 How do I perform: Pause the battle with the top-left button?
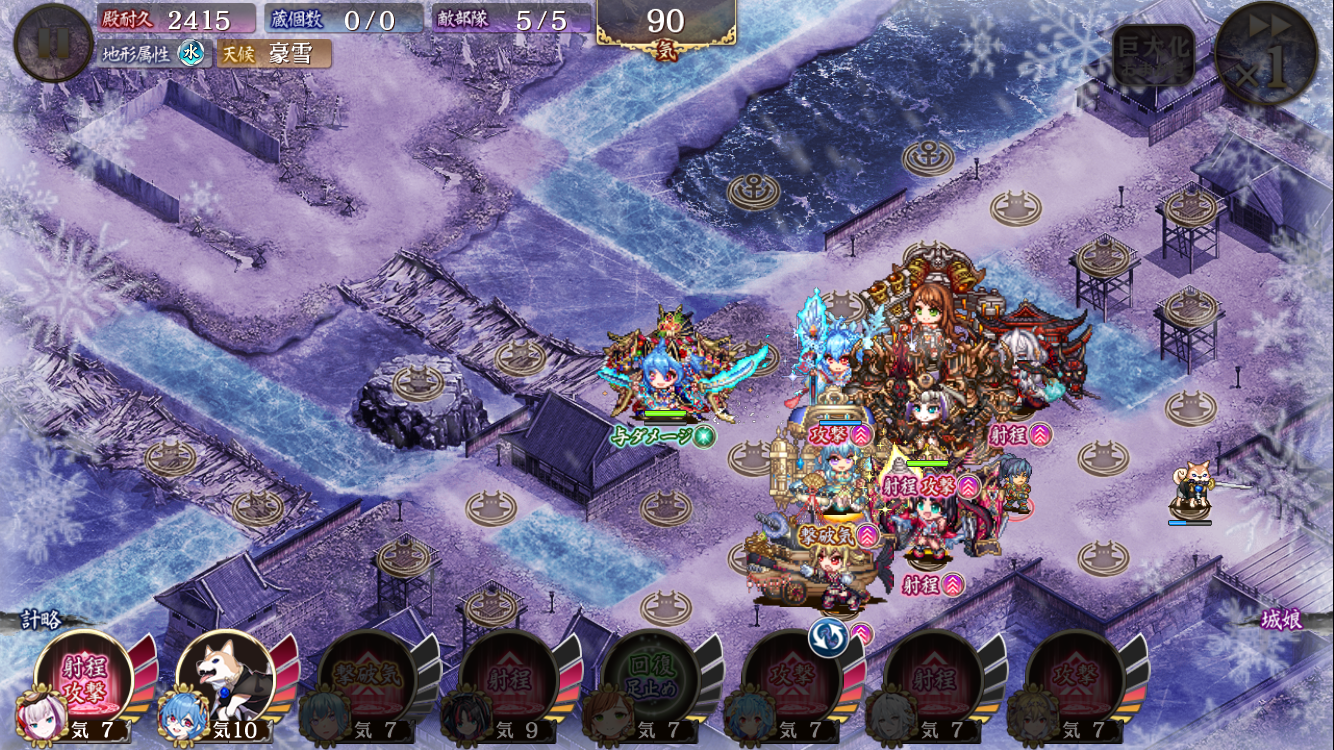[53, 43]
